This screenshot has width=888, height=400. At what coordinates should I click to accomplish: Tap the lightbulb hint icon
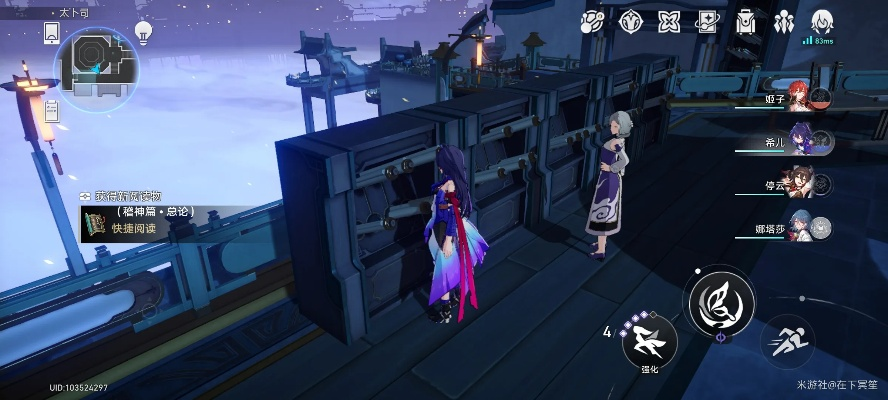(x=143, y=32)
